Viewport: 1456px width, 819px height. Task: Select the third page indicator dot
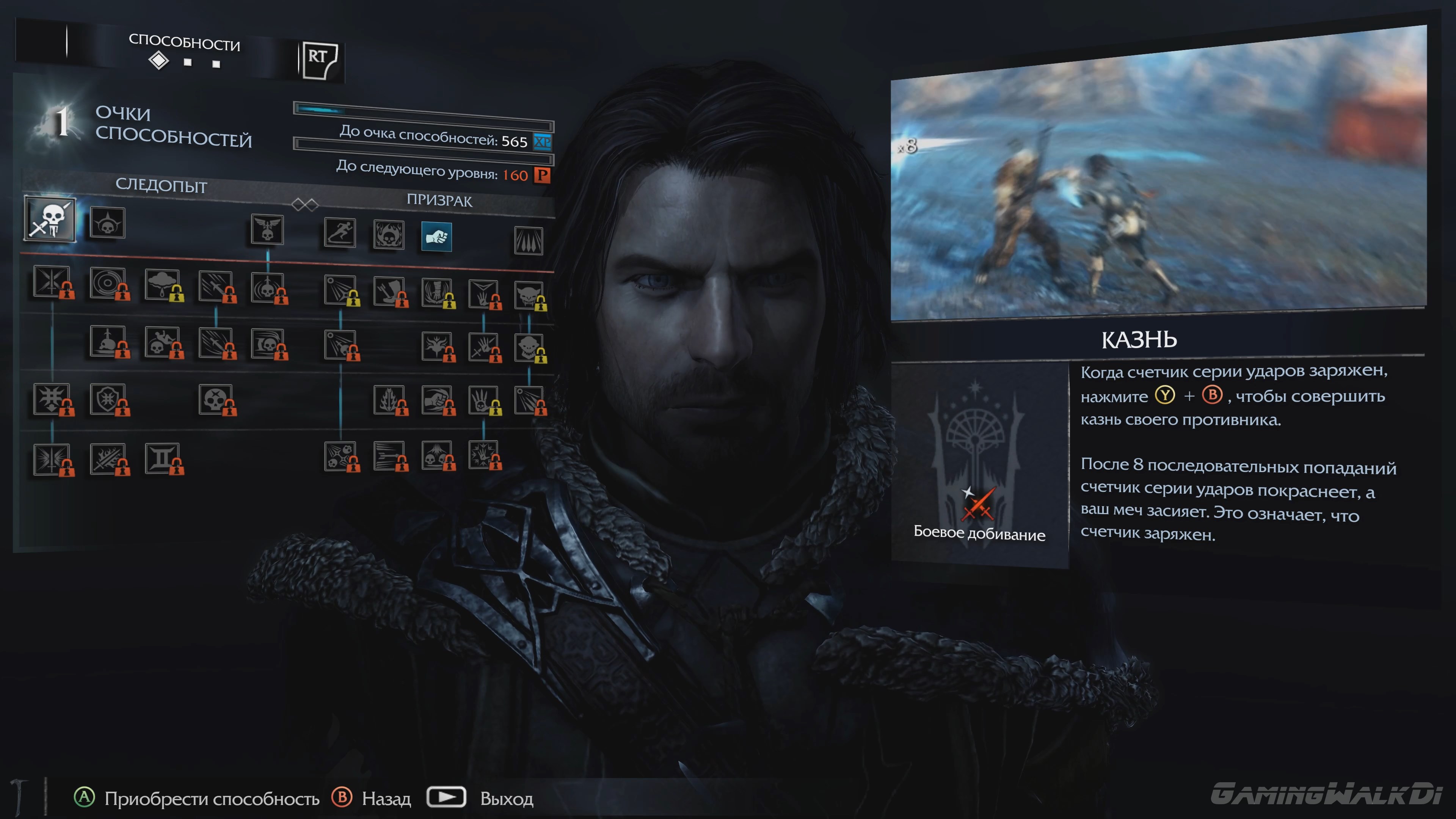tap(217, 64)
